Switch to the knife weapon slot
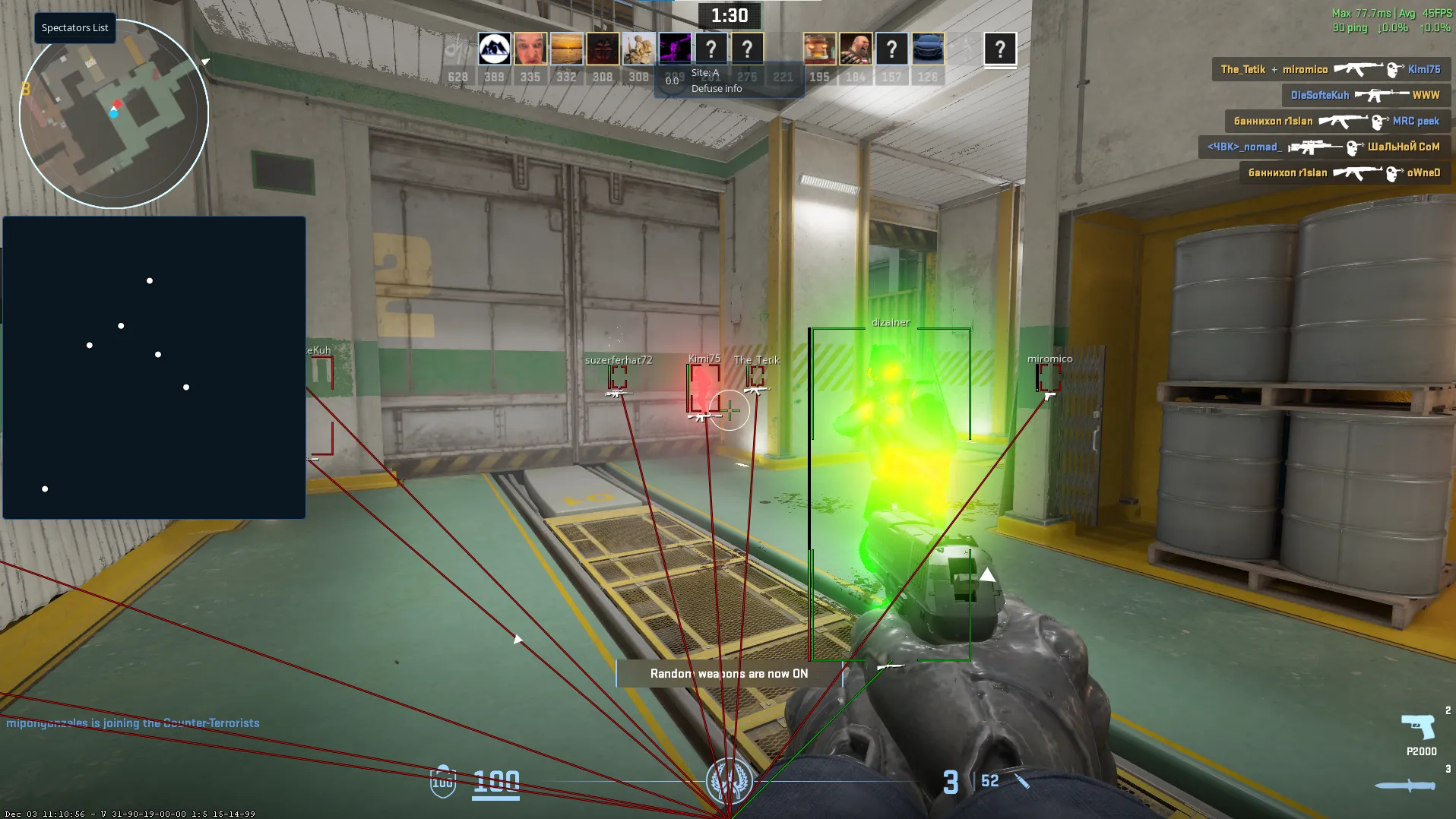Viewport: 1456px width, 819px height. tap(1406, 786)
